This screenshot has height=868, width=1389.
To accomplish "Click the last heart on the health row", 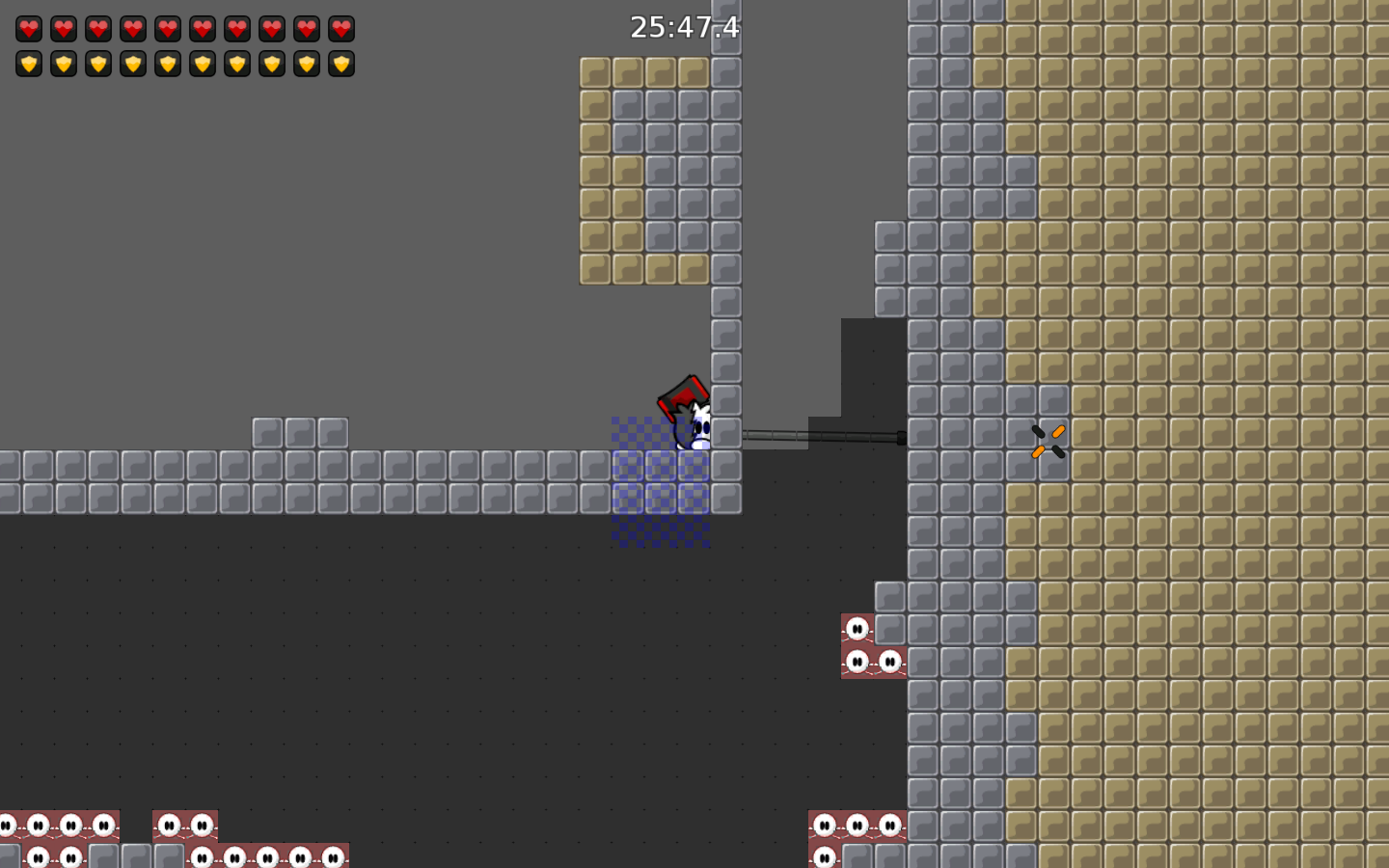I will [x=340, y=28].
